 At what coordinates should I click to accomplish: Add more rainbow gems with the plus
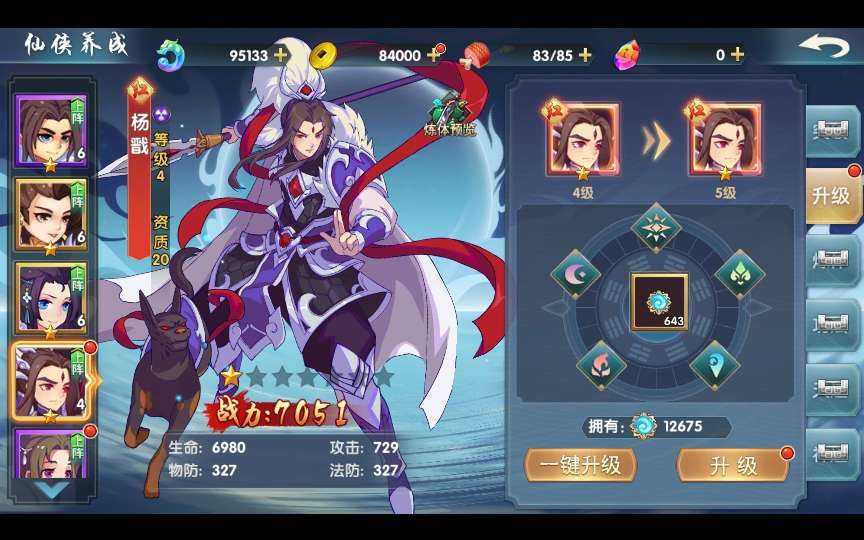pos(737,55)
